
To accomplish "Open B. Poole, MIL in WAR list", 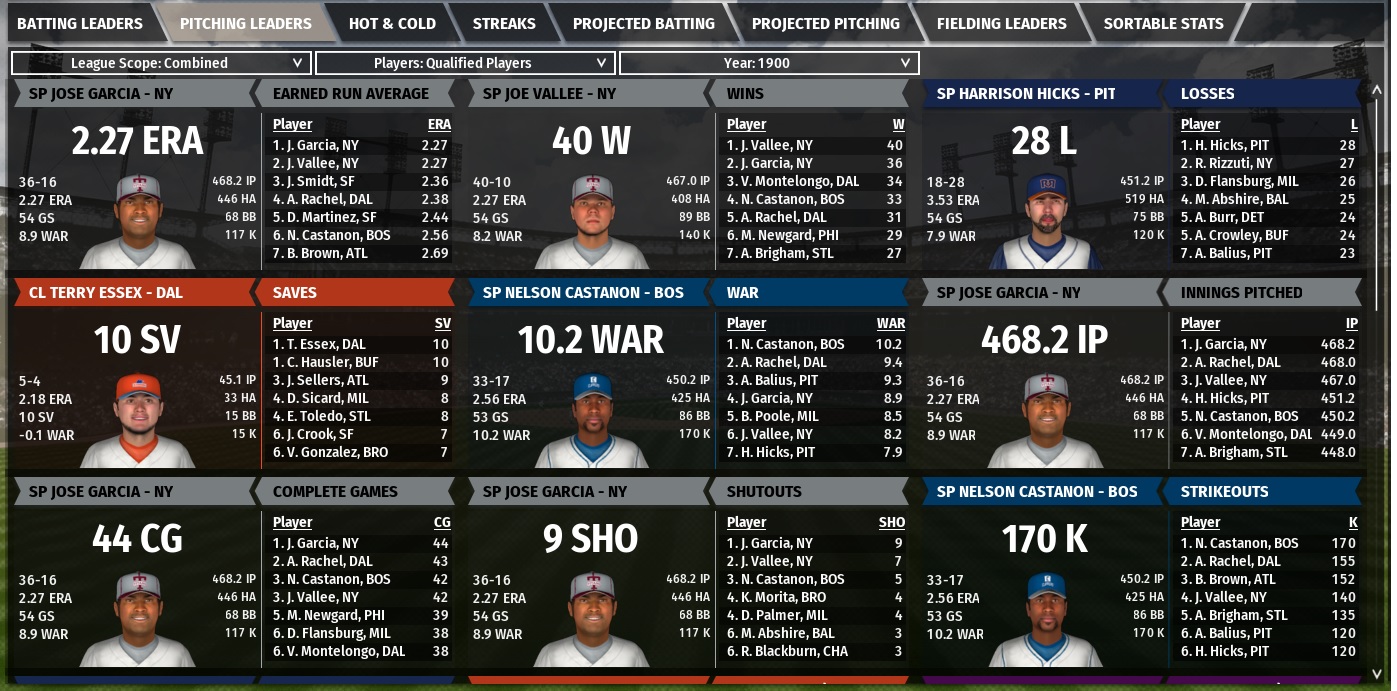I will click(x=772, y=416).
